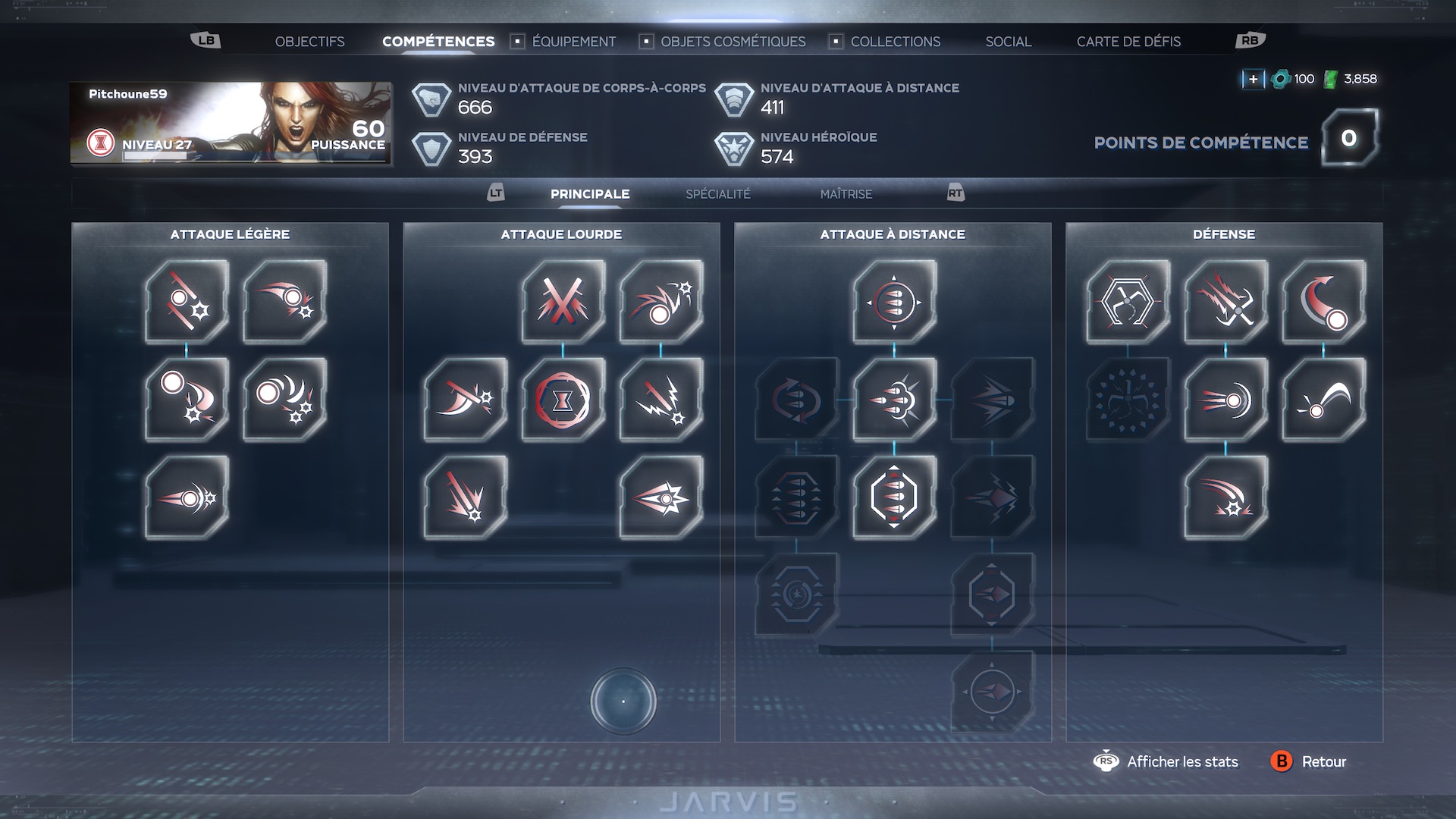Select the spider hexagon defense skill
Viewport: 1456px width, 819px height.
[1128, 301]
